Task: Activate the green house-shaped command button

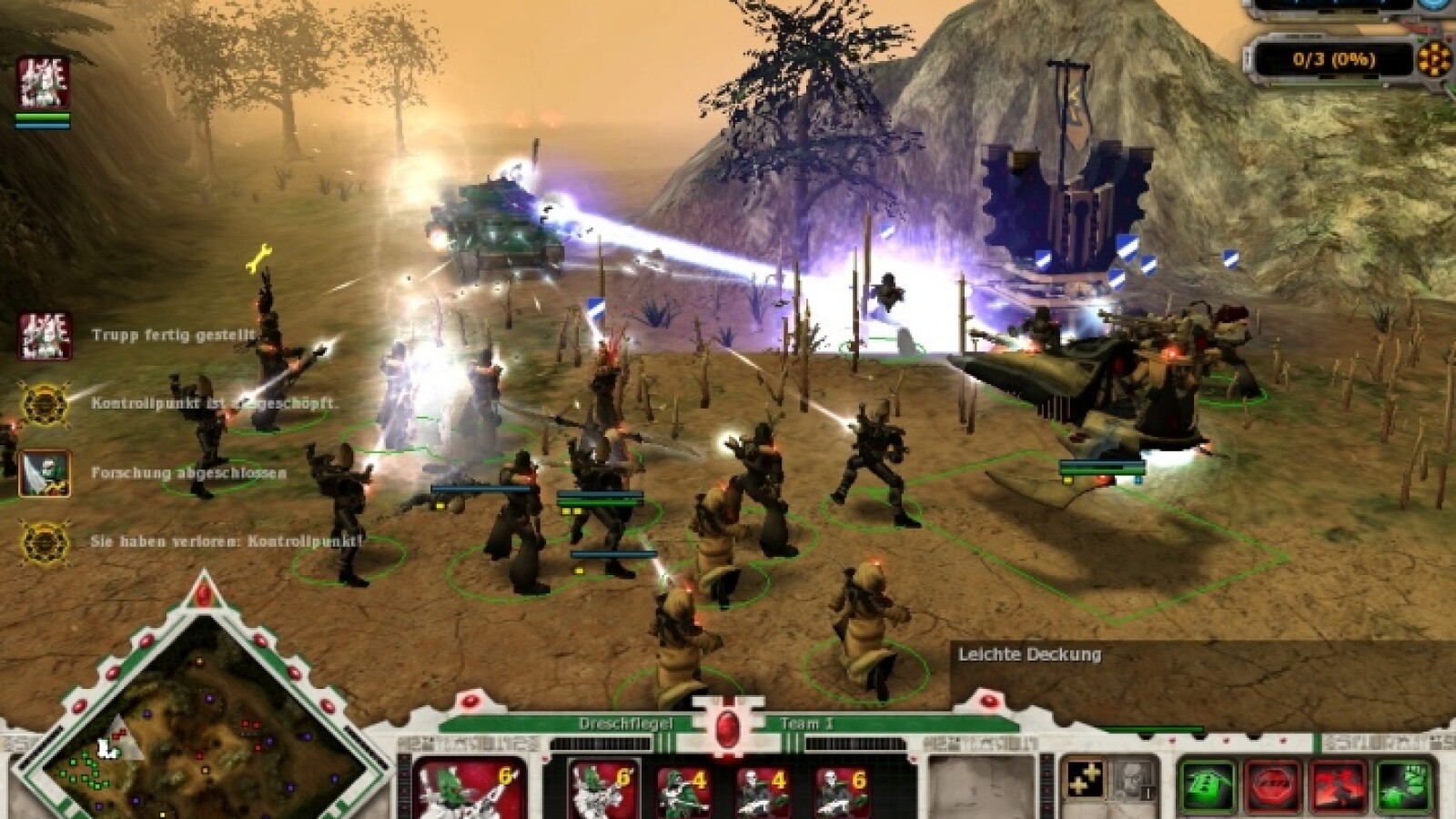Action: [x=1208, y=785]
